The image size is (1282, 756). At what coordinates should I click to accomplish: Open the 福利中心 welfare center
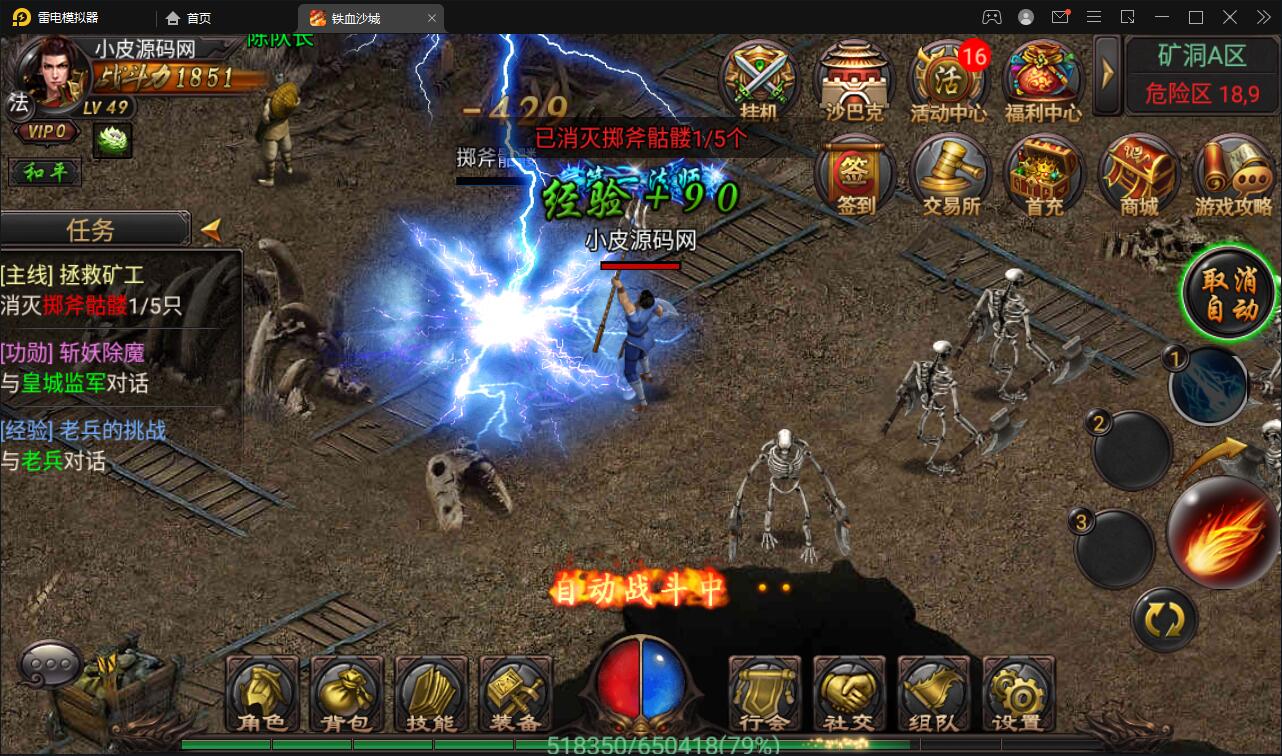tap(1042, 80)
